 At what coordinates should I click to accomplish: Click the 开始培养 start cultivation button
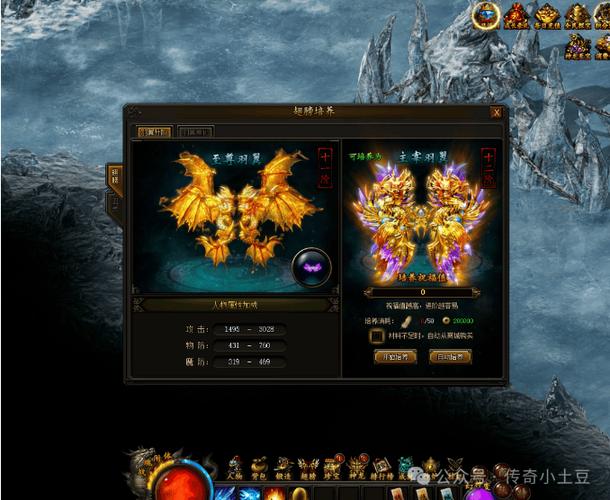tap(394, 357)
